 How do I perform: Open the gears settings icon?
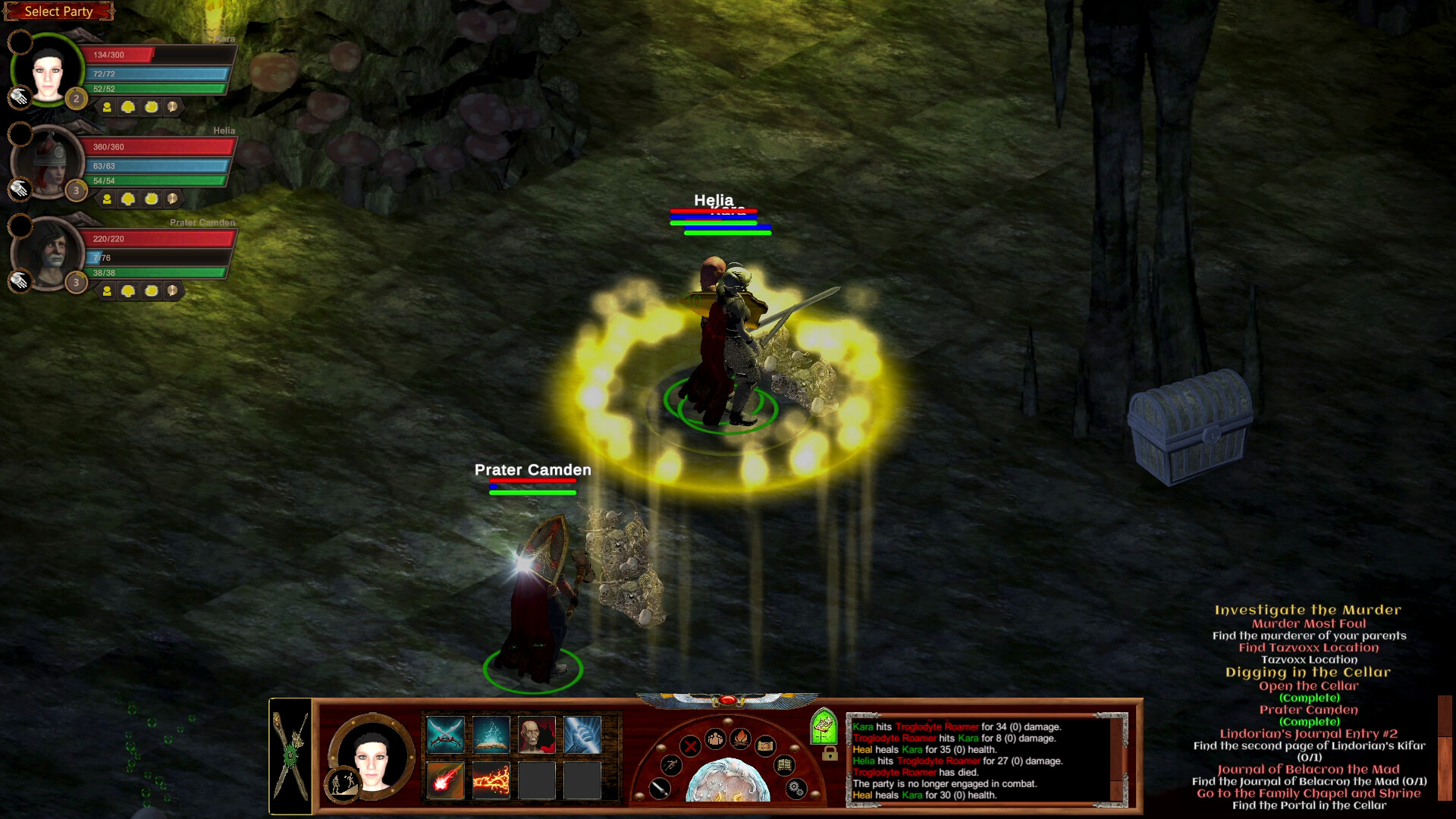796,789
